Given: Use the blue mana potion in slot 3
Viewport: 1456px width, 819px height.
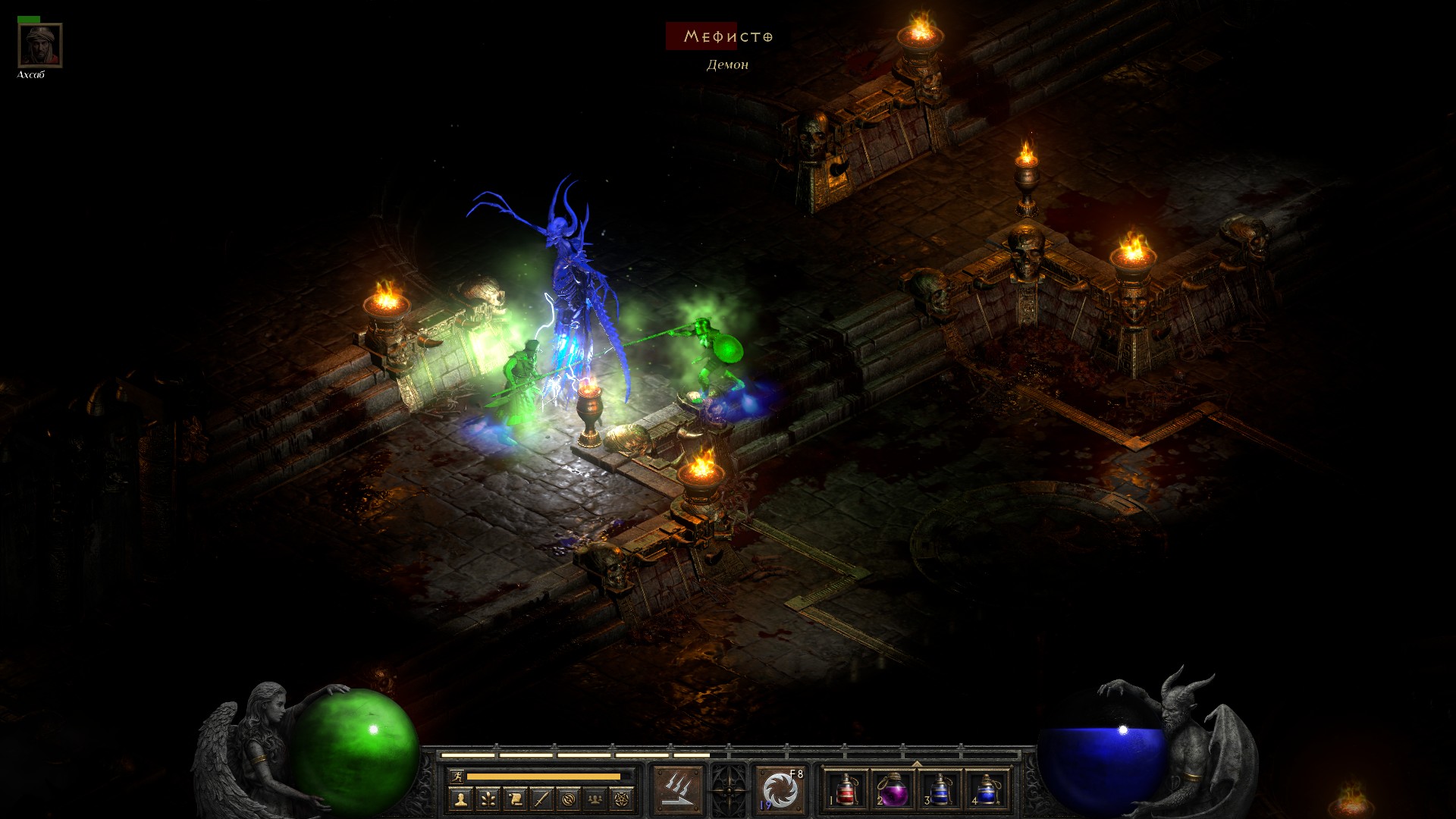Looking at the screenshot, I should coord(940,790).
